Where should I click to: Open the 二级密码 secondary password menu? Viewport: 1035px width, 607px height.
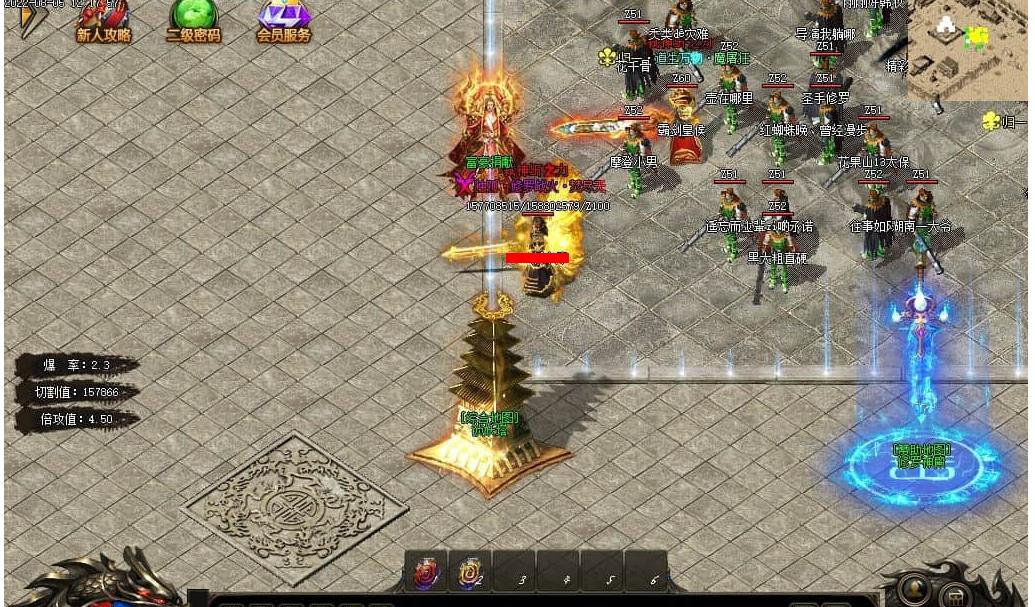193,21
